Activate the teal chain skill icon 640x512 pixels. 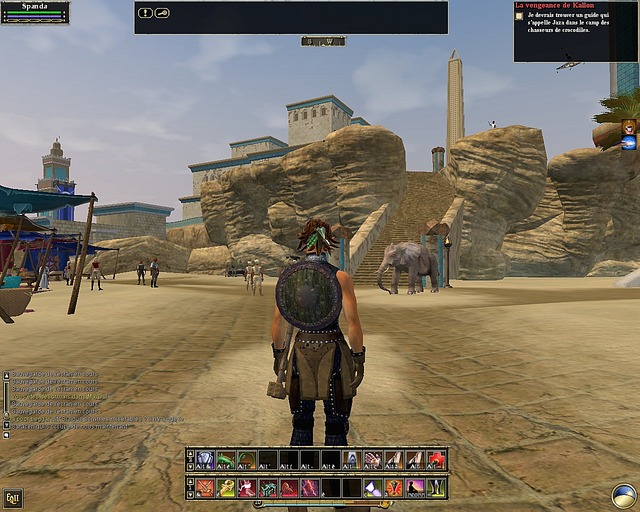pos(268,488)
